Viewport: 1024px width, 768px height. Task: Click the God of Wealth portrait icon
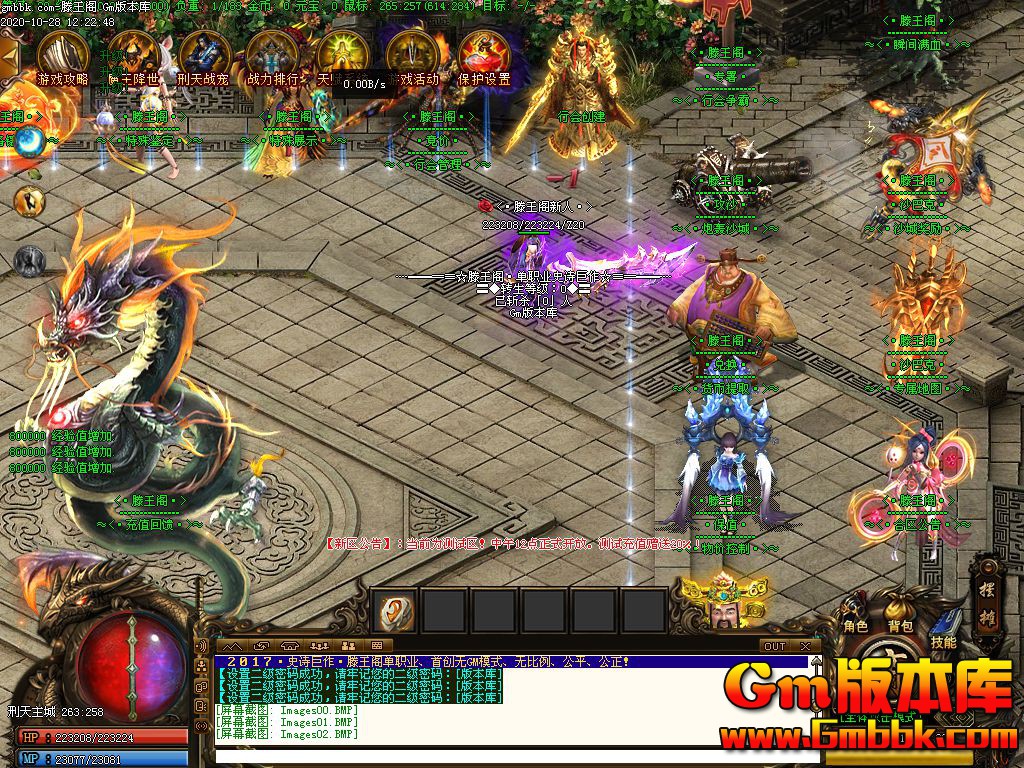click(718, 601)
